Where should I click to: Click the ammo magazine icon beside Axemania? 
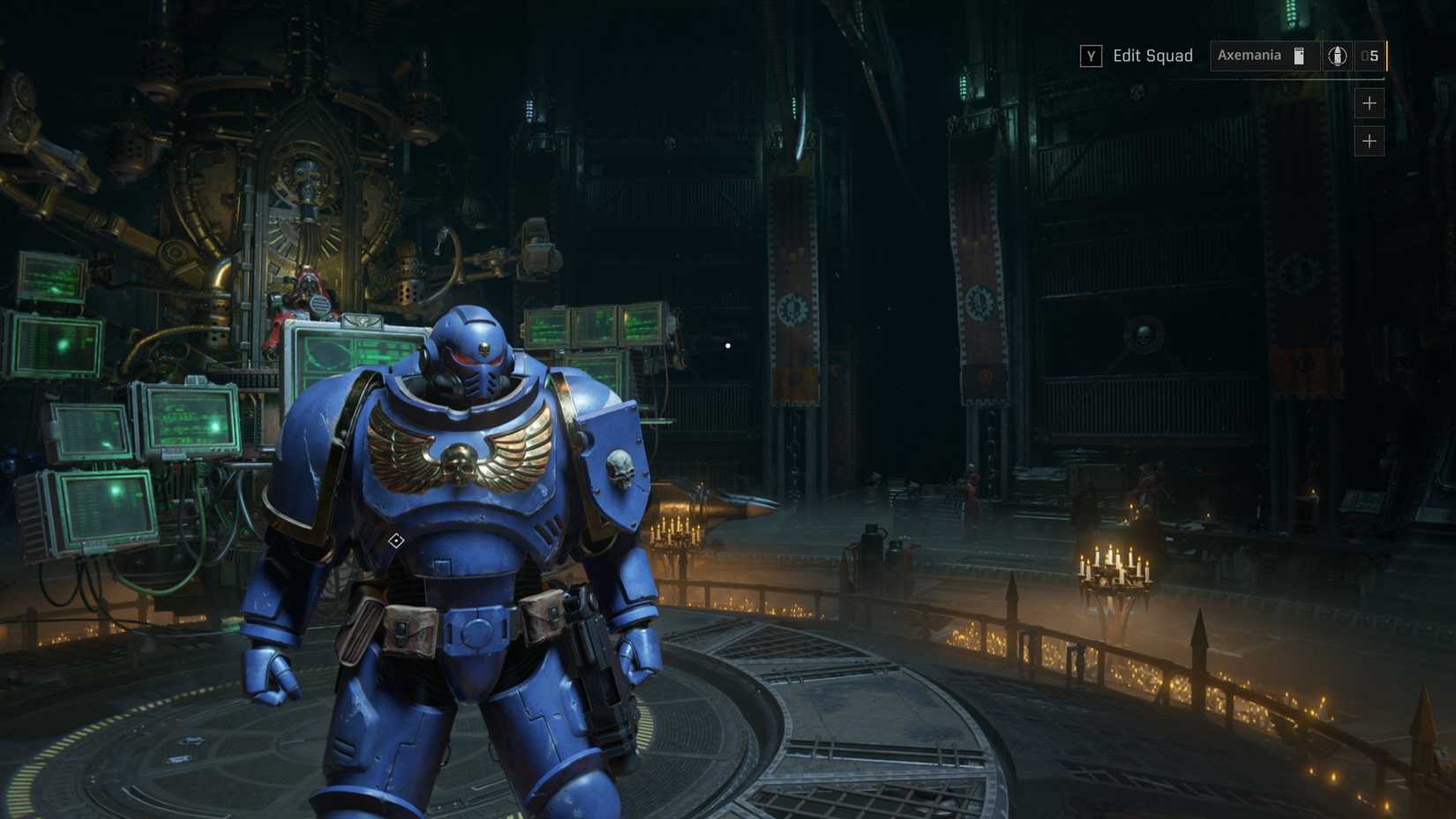1299,55
